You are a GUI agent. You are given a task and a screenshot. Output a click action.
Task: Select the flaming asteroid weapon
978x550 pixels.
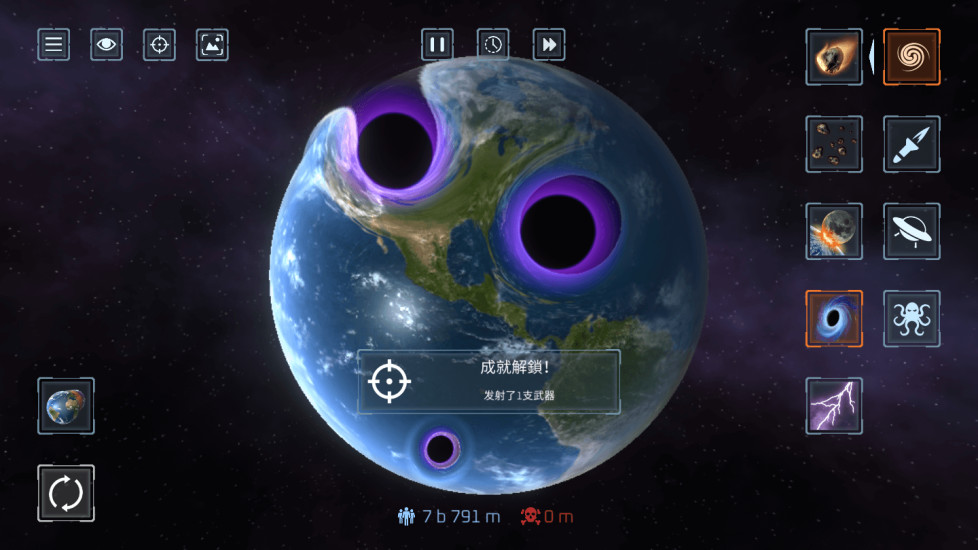tap(834, 57)
